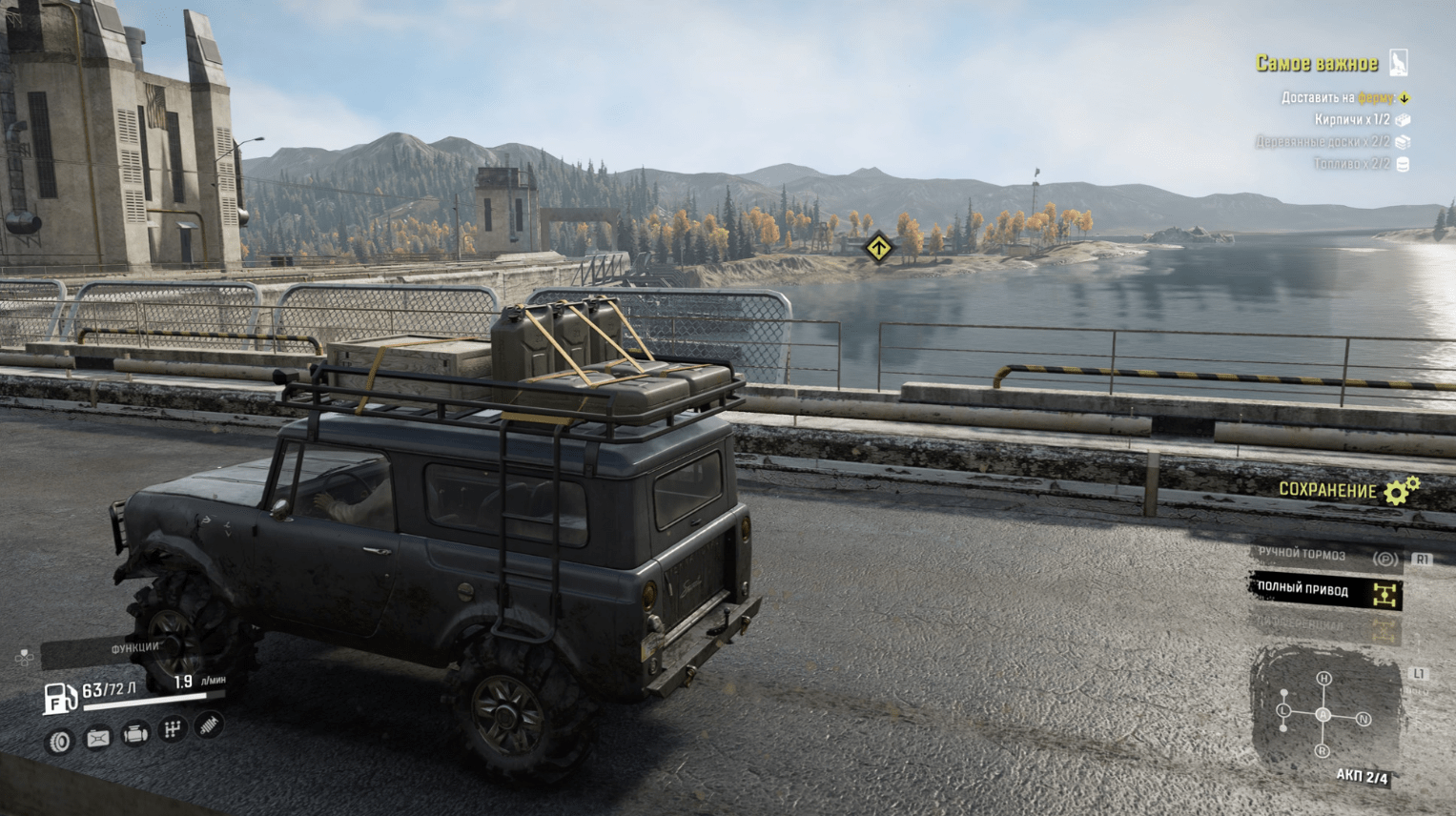The image size is (1456, 816).
Task: Click the Самое важное mission title
Action: coord(1317,64)
